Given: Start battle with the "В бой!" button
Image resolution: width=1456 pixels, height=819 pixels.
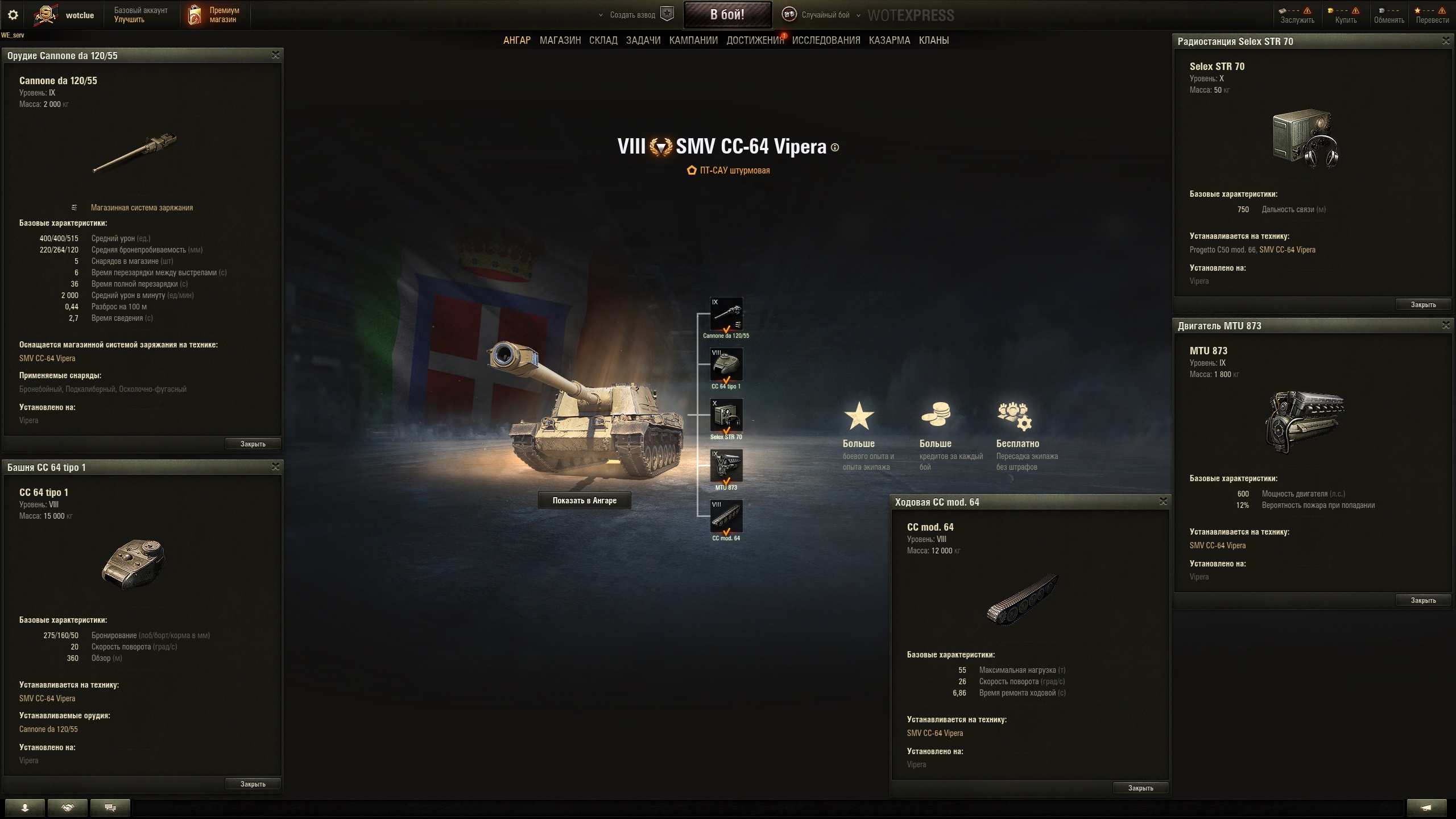Looking at the screenshot, I should [x=727, y=15].
